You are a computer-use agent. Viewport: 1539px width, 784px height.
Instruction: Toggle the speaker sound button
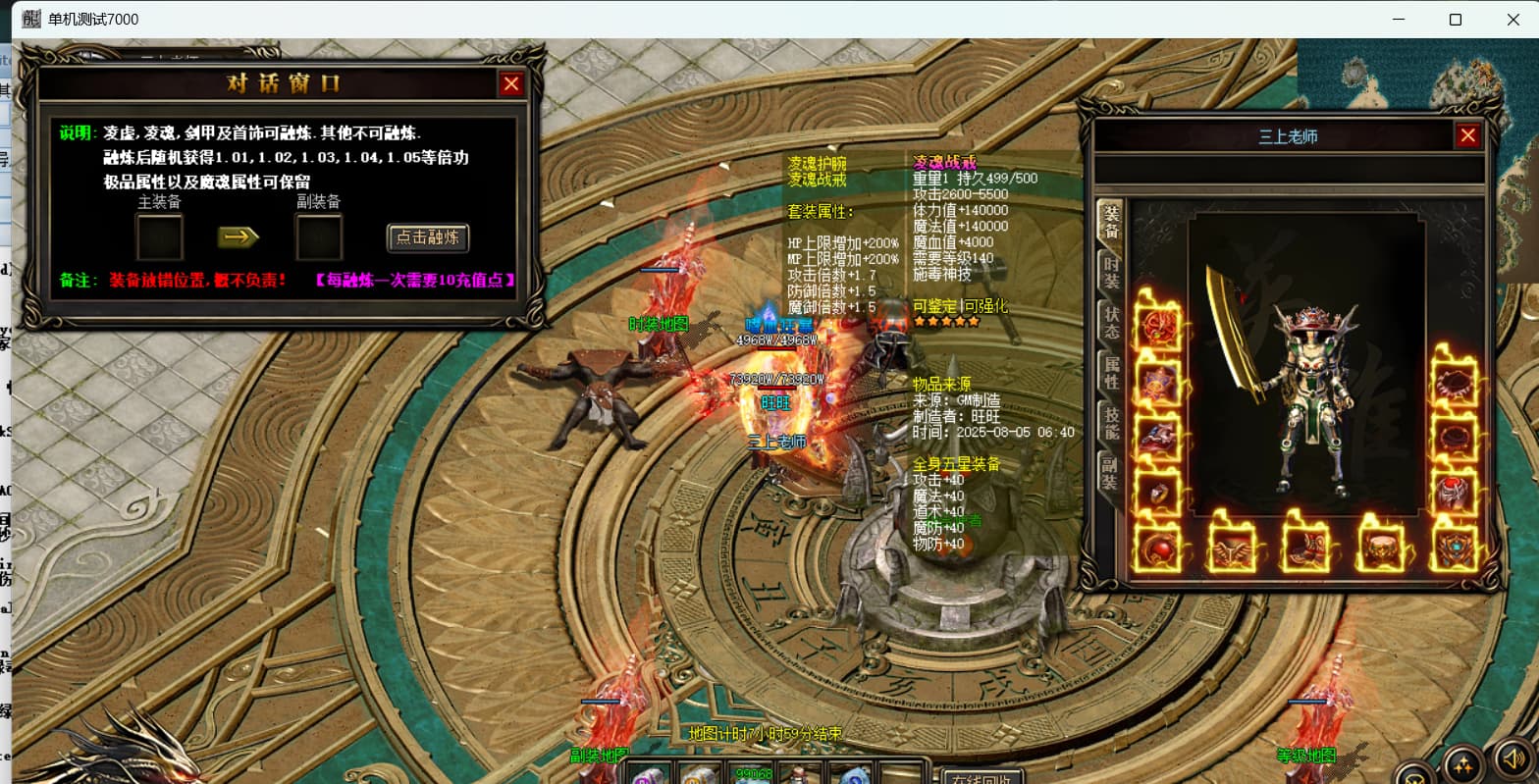[1512, 760]
